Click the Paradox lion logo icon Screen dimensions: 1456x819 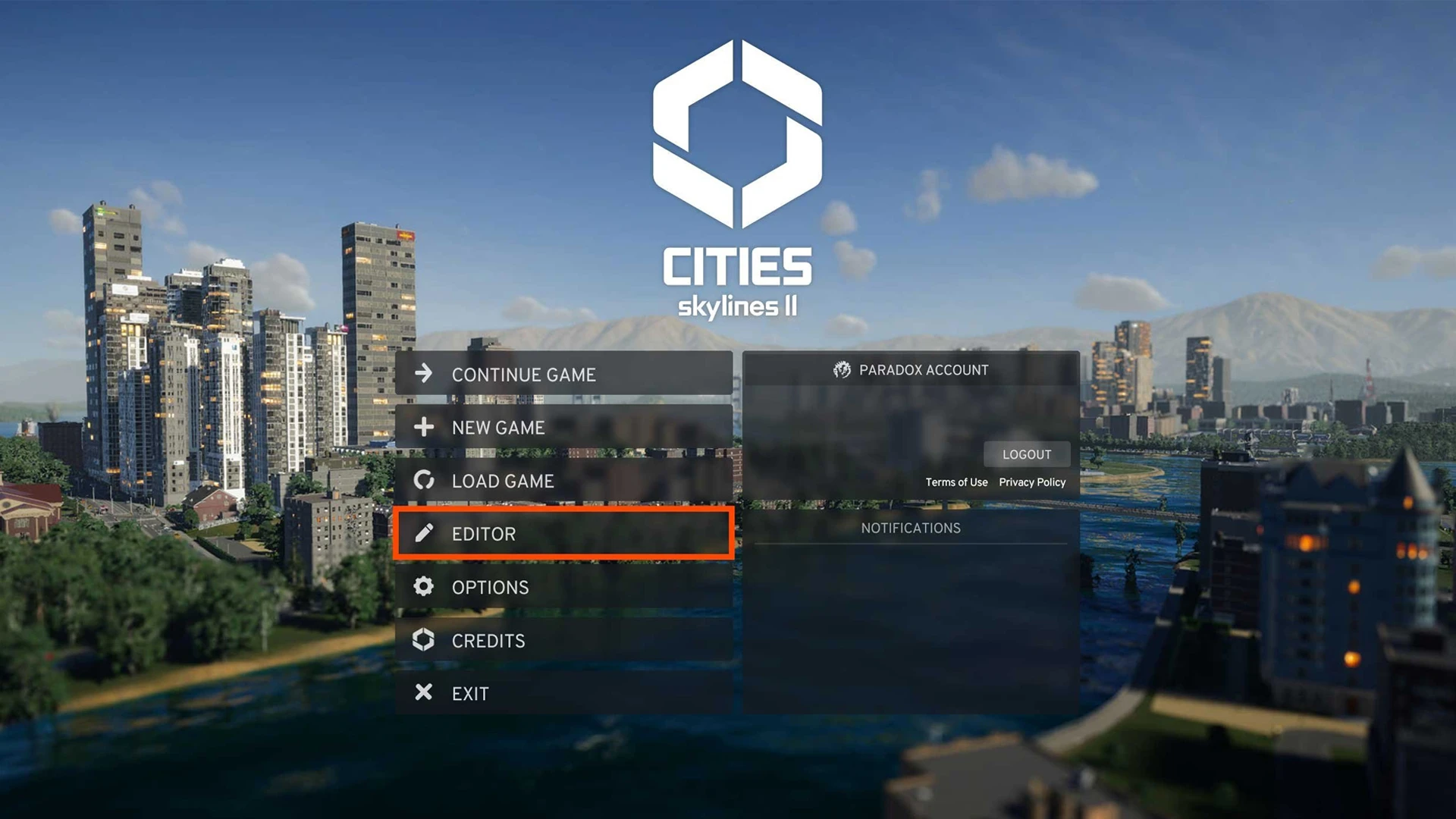click(x=842, y=370)
